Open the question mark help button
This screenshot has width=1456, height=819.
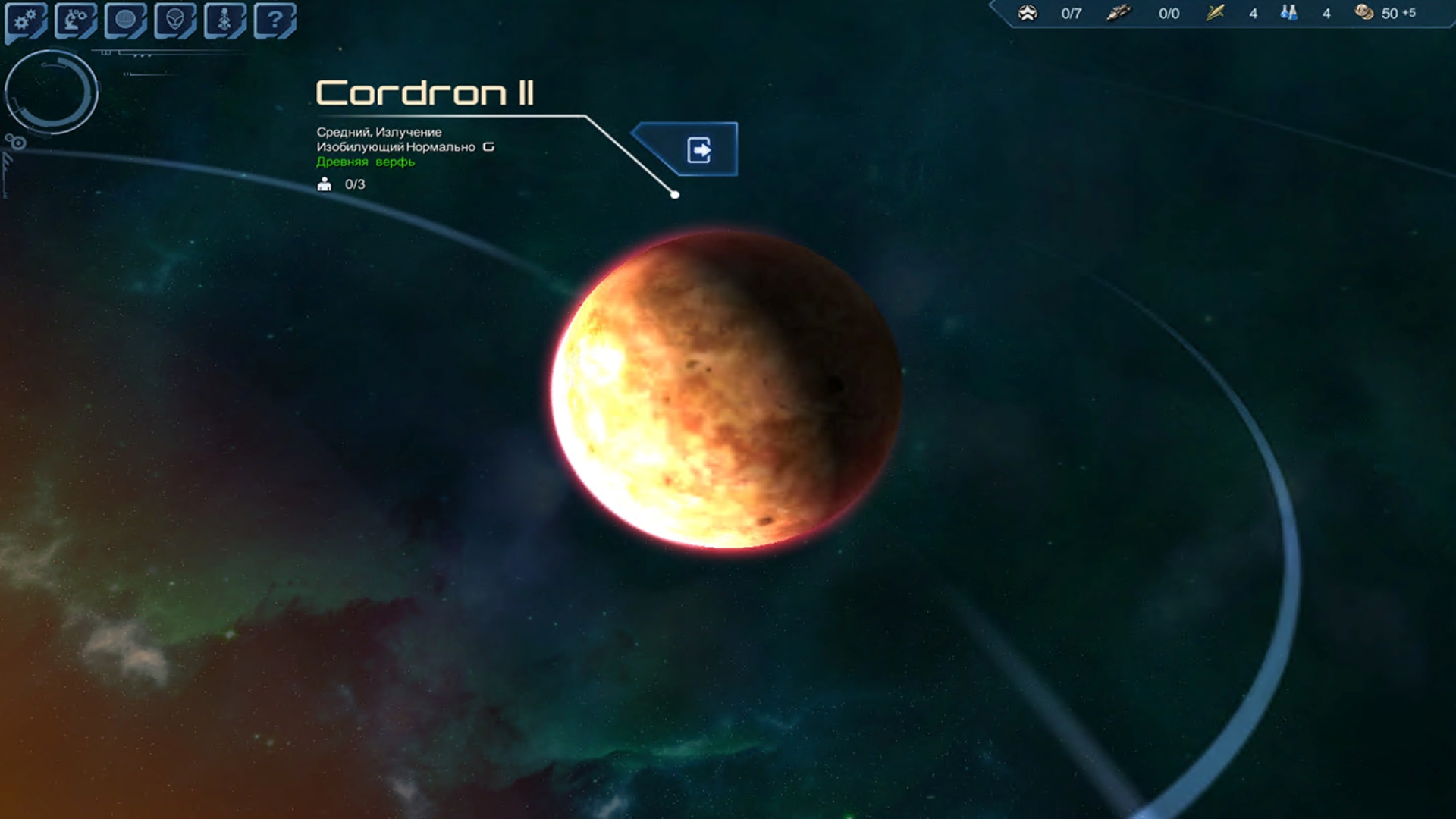point(275,20)
